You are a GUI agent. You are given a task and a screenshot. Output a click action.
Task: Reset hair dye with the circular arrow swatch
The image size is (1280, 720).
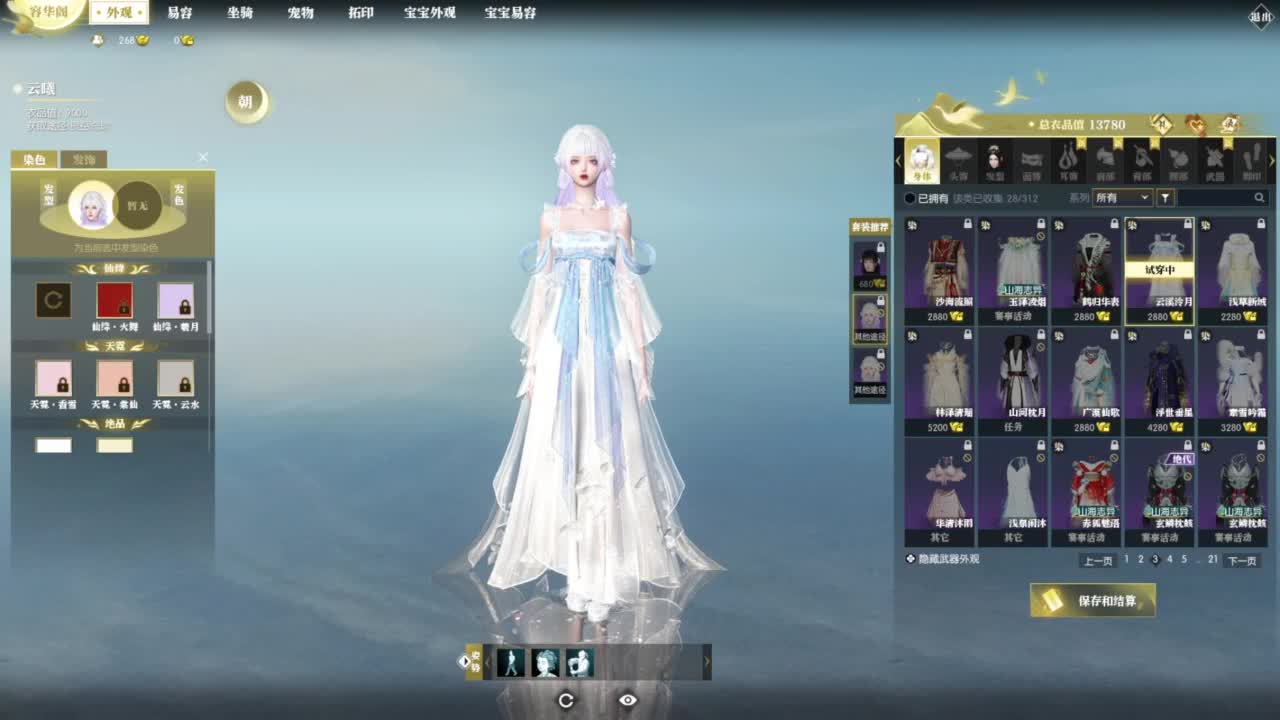tap(54, 301)
